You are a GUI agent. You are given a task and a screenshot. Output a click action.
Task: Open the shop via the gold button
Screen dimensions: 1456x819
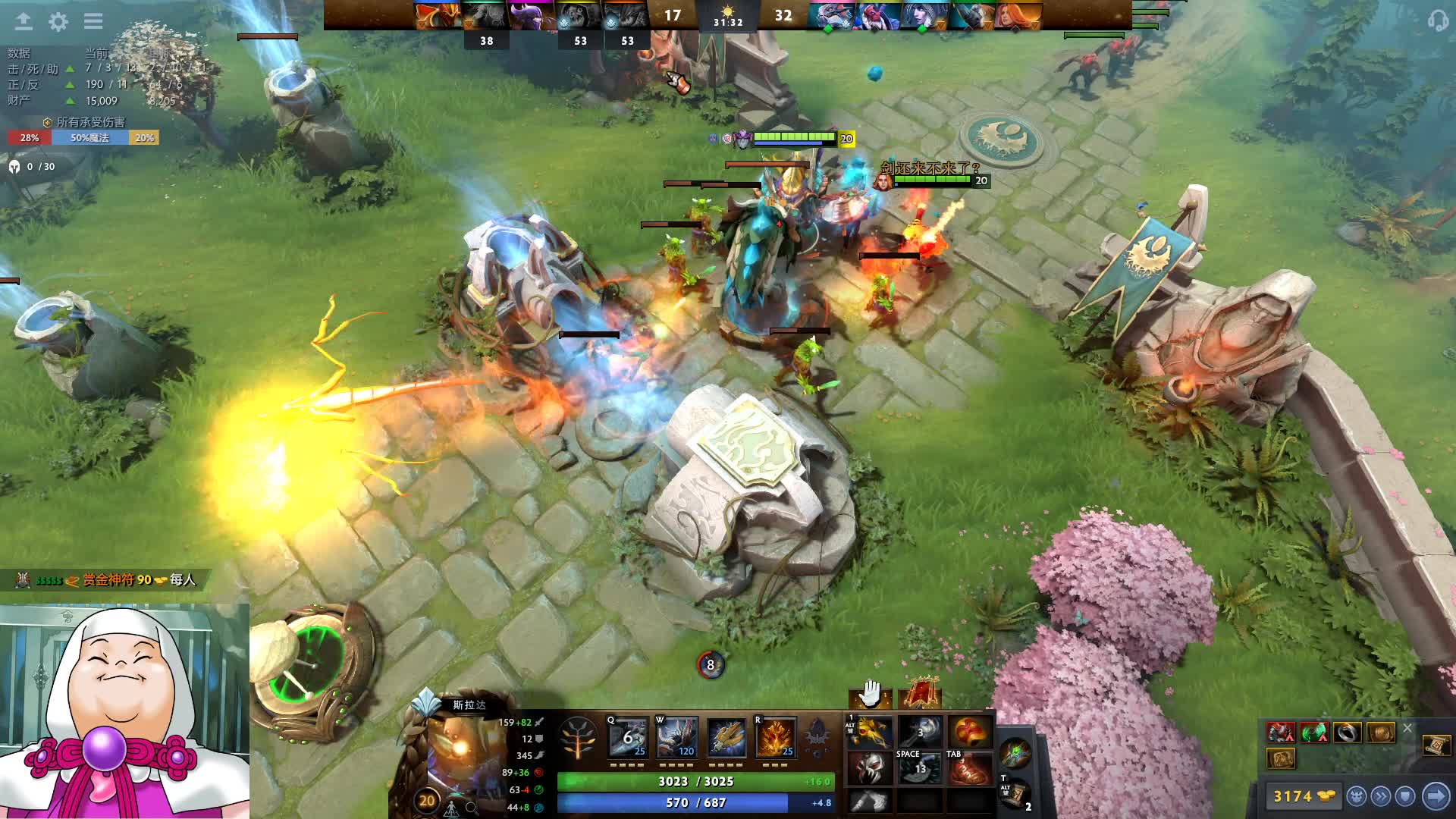1303,796
